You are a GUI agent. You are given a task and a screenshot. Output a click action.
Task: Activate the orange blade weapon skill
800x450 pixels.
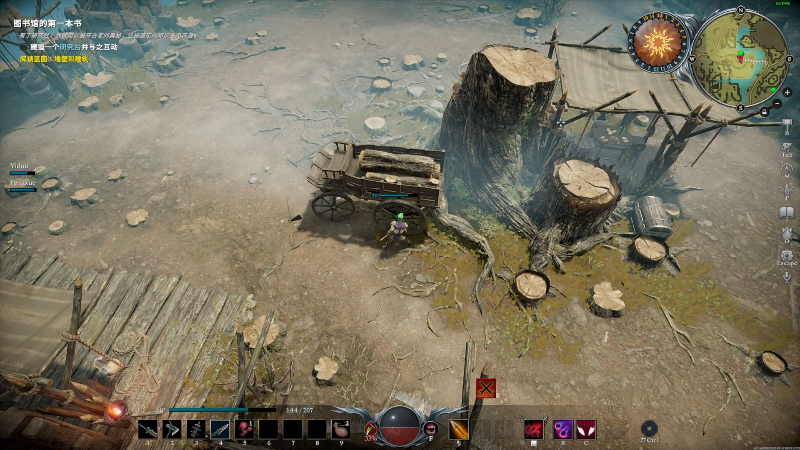click(x=459, y=430)
